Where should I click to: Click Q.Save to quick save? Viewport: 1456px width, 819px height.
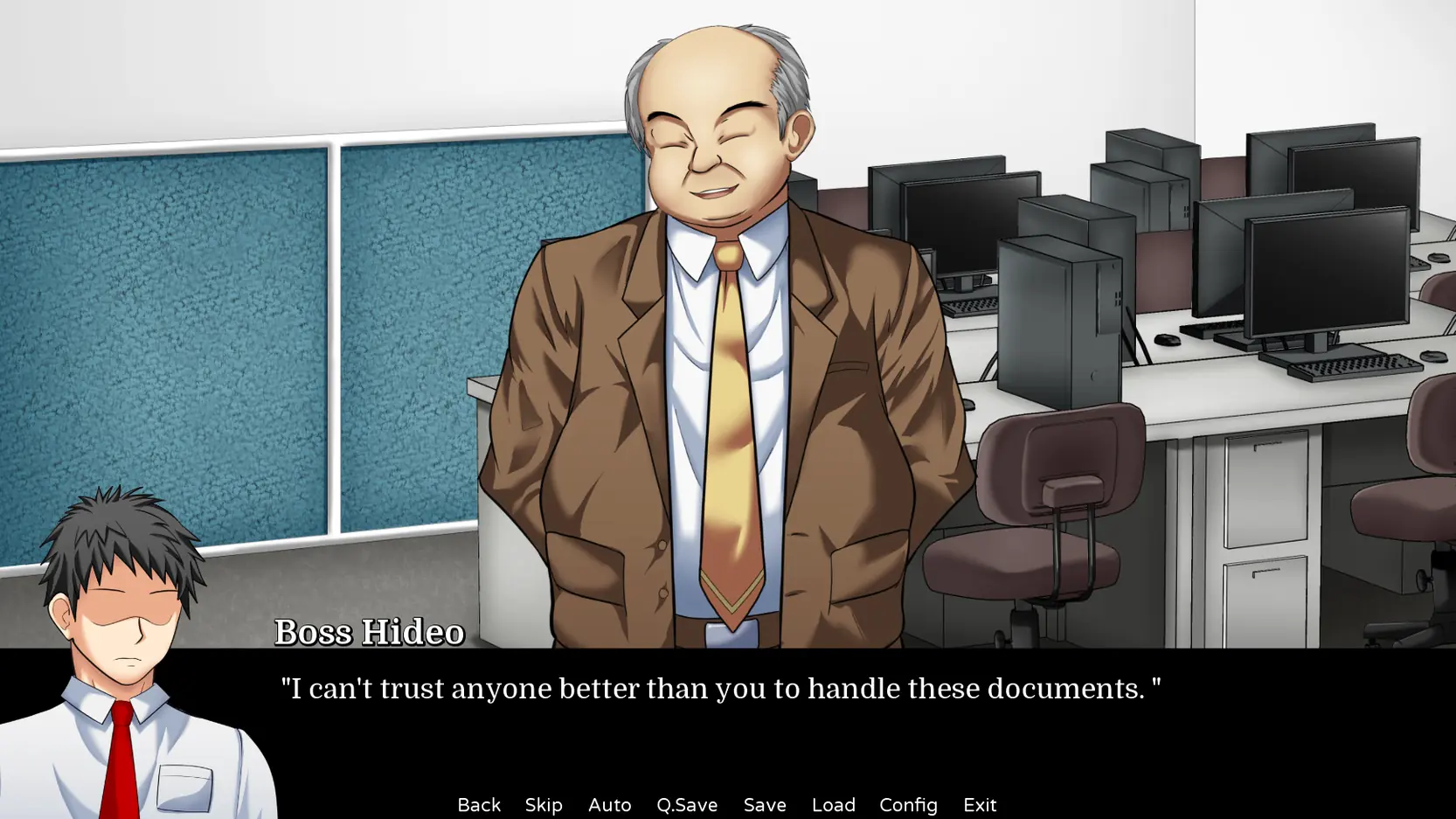click(x=687, y=804)
